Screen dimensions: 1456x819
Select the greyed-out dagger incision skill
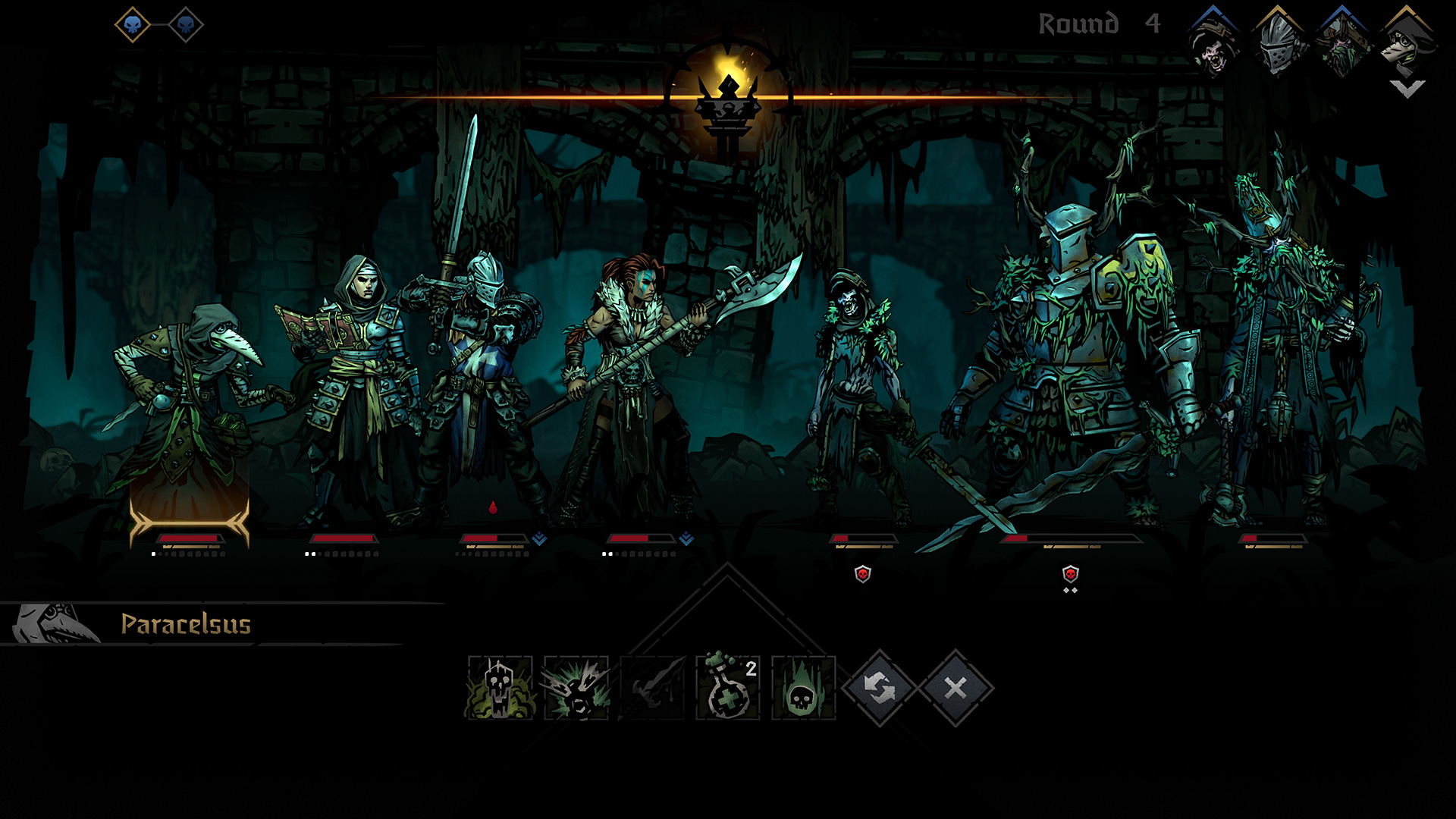pos(652,688)
